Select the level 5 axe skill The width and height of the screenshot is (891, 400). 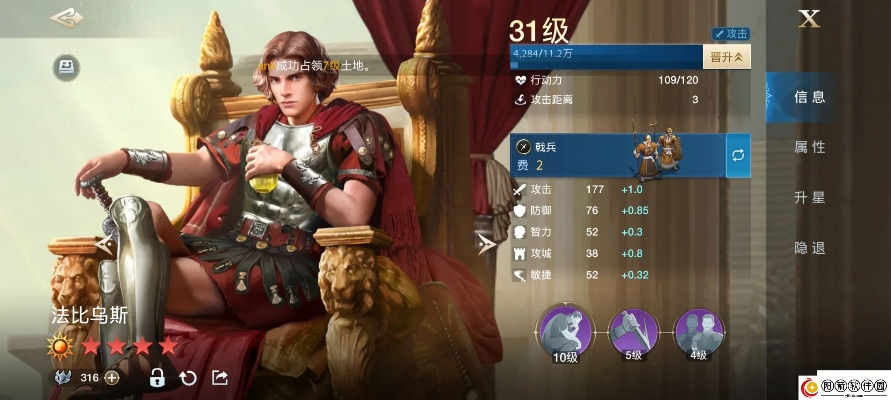[x=633, y=332]
